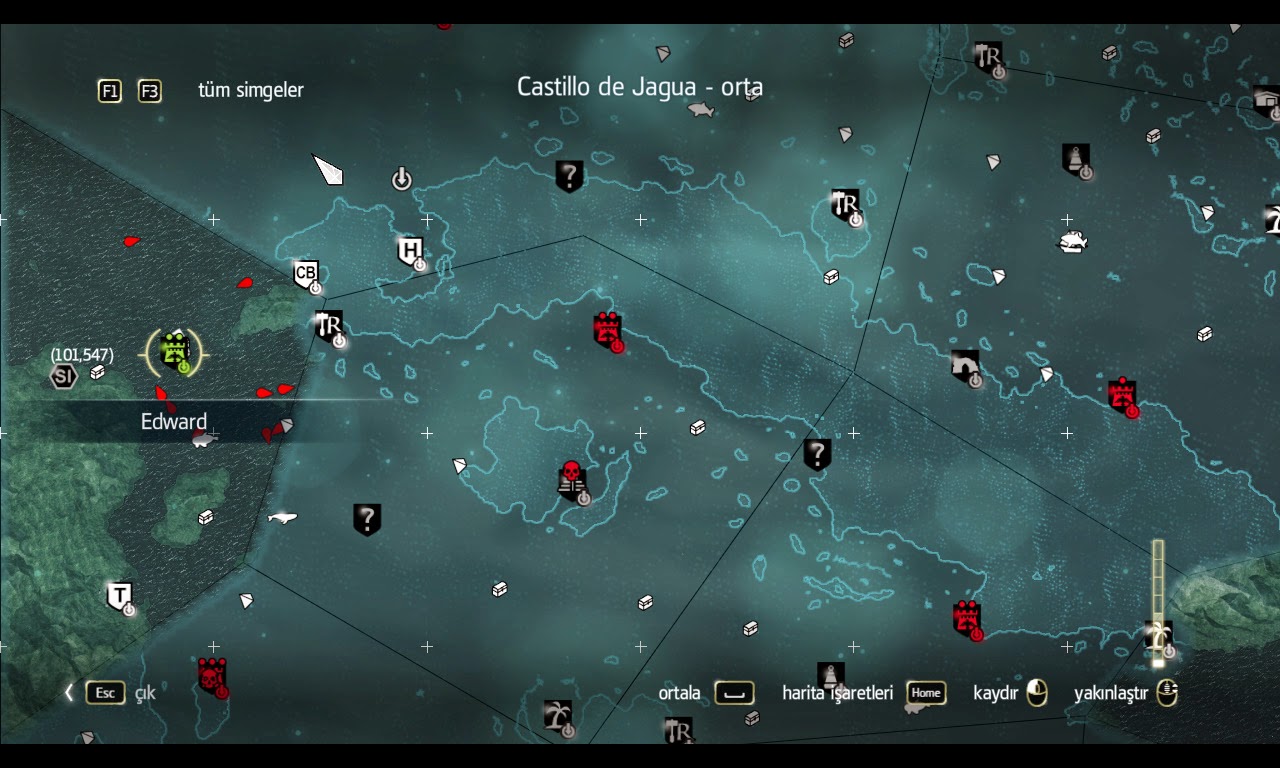Select the whale hunting spot icon on the left
This screenshot has width=1280, height=768.
(282, 516)
